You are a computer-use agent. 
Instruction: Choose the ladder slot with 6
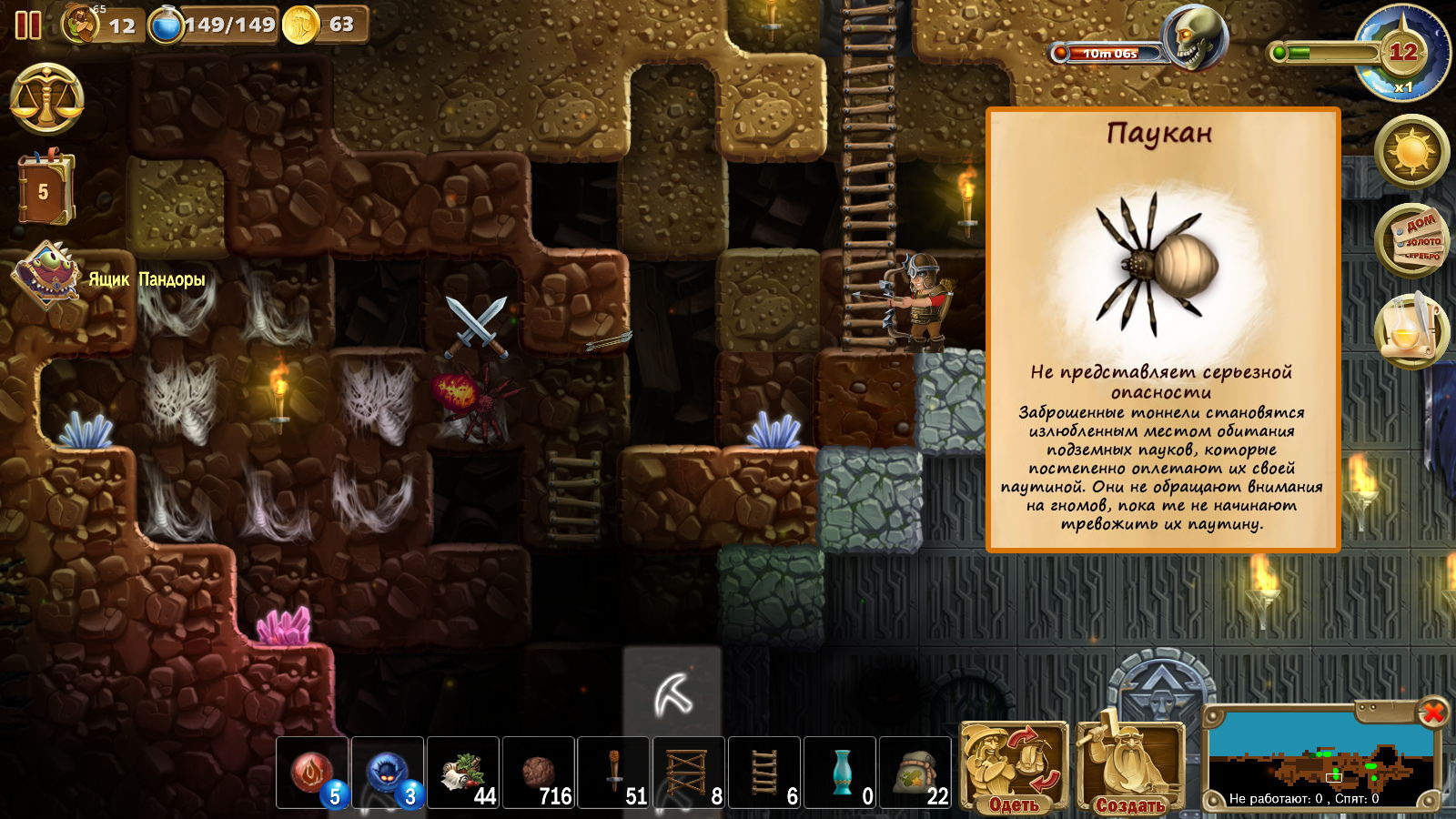tap(764, 773)
